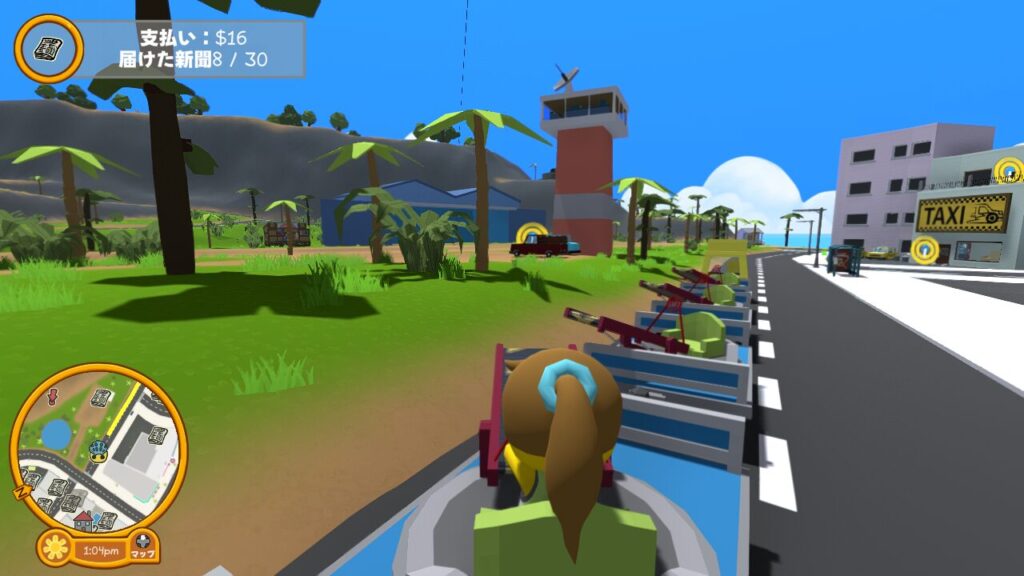1024x576 pixels.
Task: Click the north compass arrow on minimap rim
Action: (22, 492)
